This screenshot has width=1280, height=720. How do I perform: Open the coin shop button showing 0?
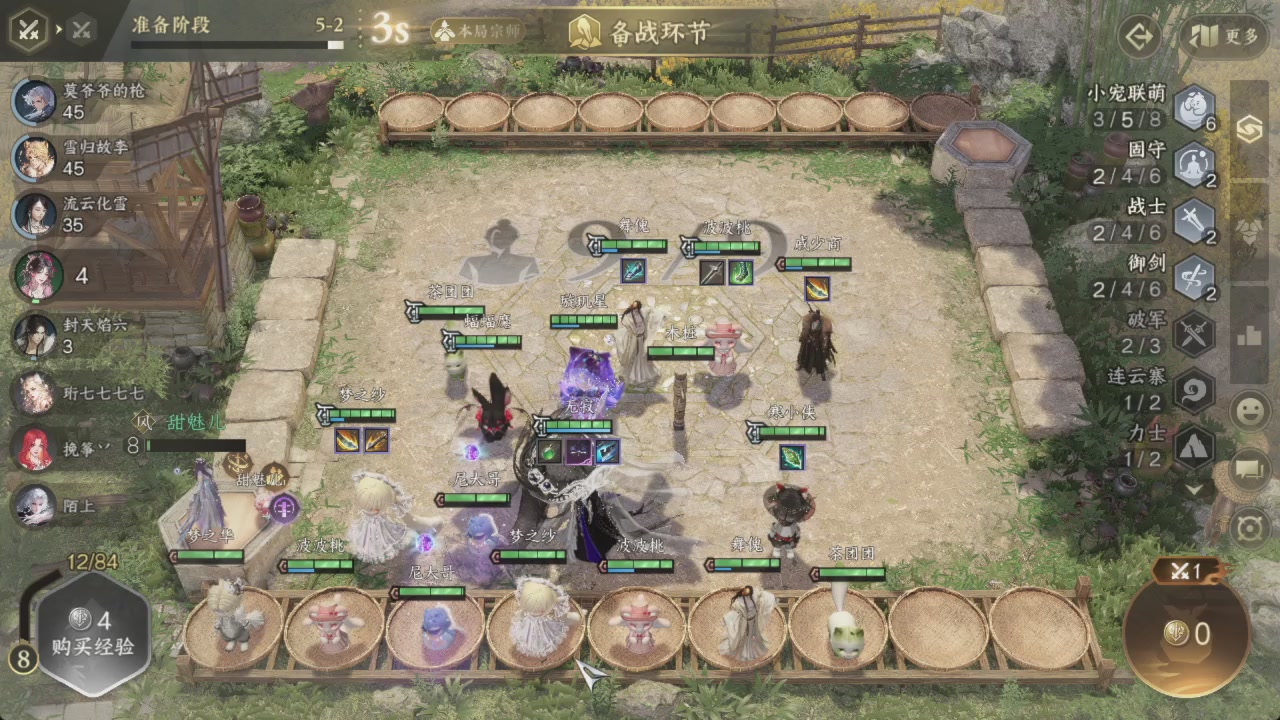1187,632
